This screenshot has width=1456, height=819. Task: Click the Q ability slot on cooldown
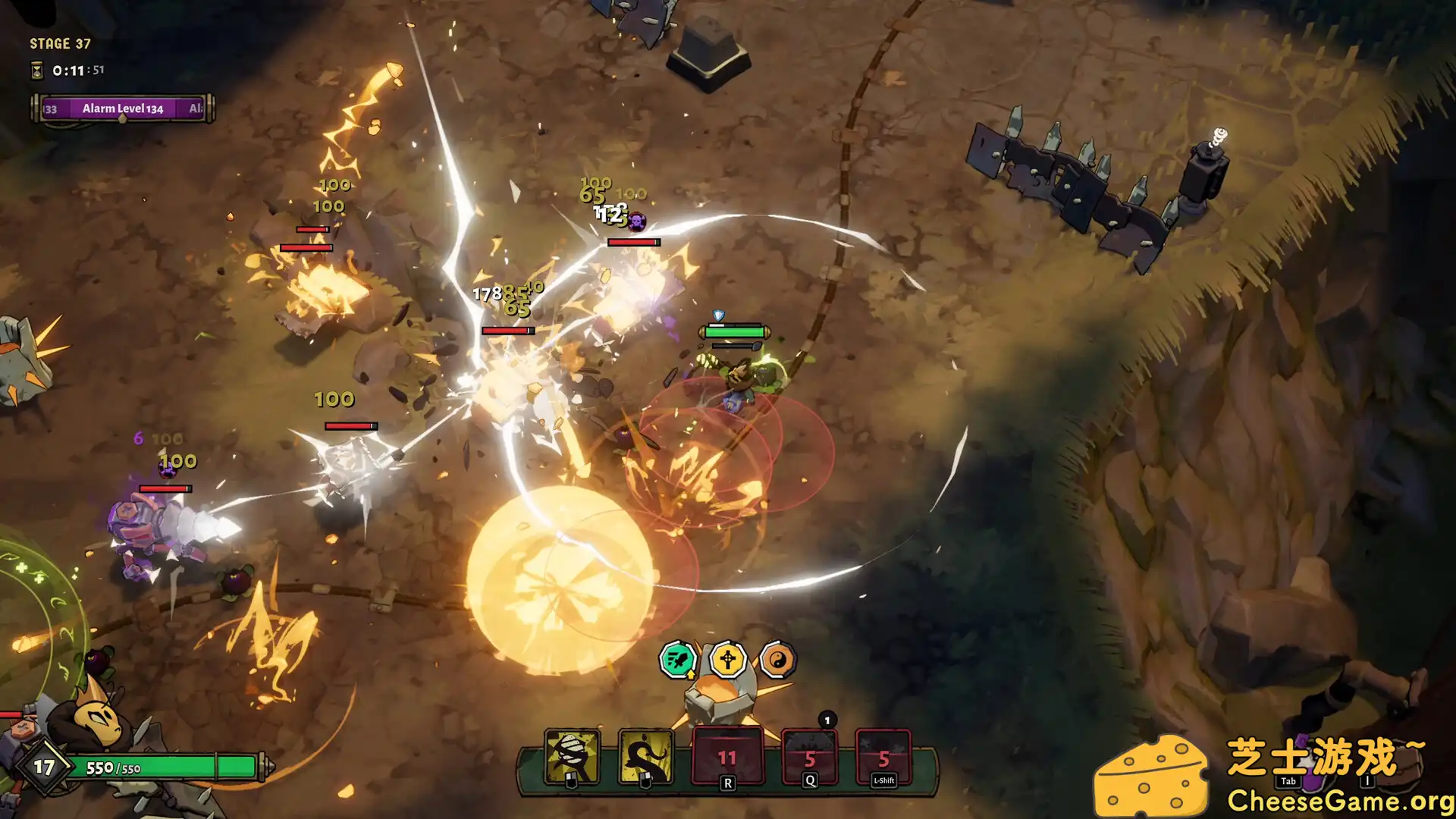pyautogui.click(x=809, y=758)
